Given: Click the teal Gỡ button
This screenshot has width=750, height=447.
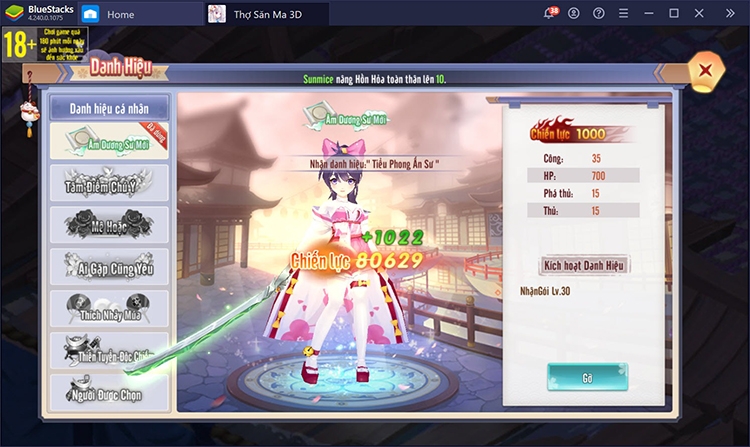Looking at the screenshot, I should pyautogui.click(x=587, y=378).
